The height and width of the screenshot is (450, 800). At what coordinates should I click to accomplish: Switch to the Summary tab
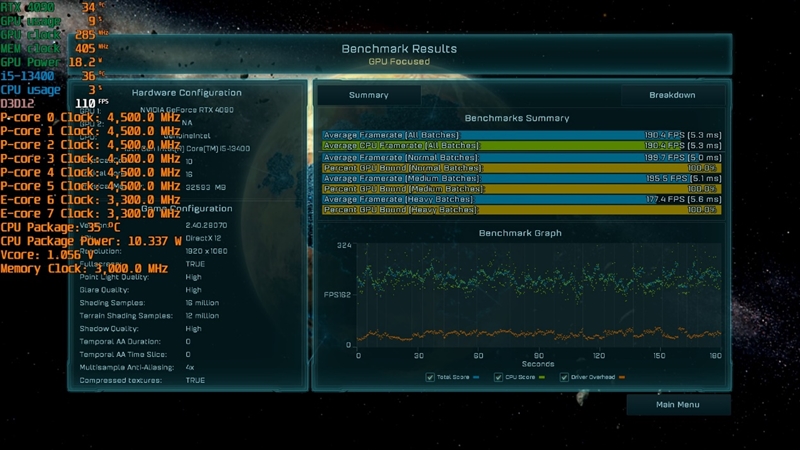coord(368,95)
